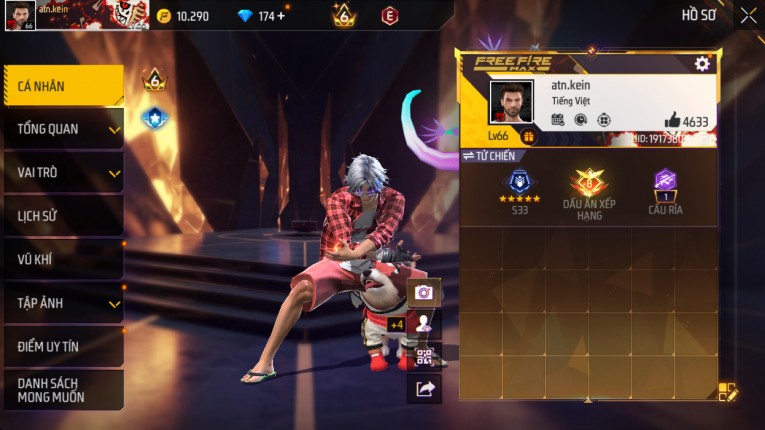This screenshot has height=430, width=765.
Task: Expand the Tổng Quan section
Action: (63, 129)
